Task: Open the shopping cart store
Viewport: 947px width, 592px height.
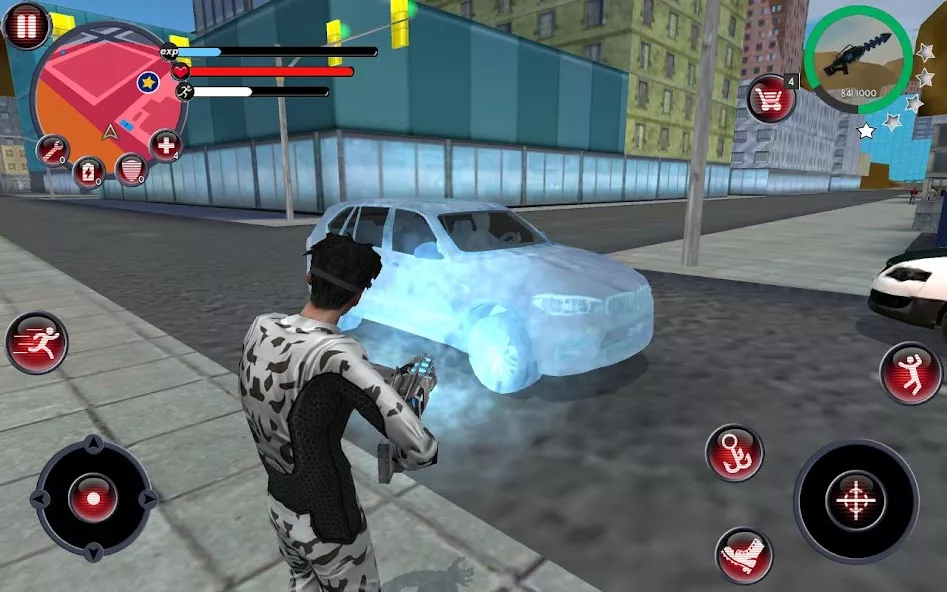Action: [771, 99]
